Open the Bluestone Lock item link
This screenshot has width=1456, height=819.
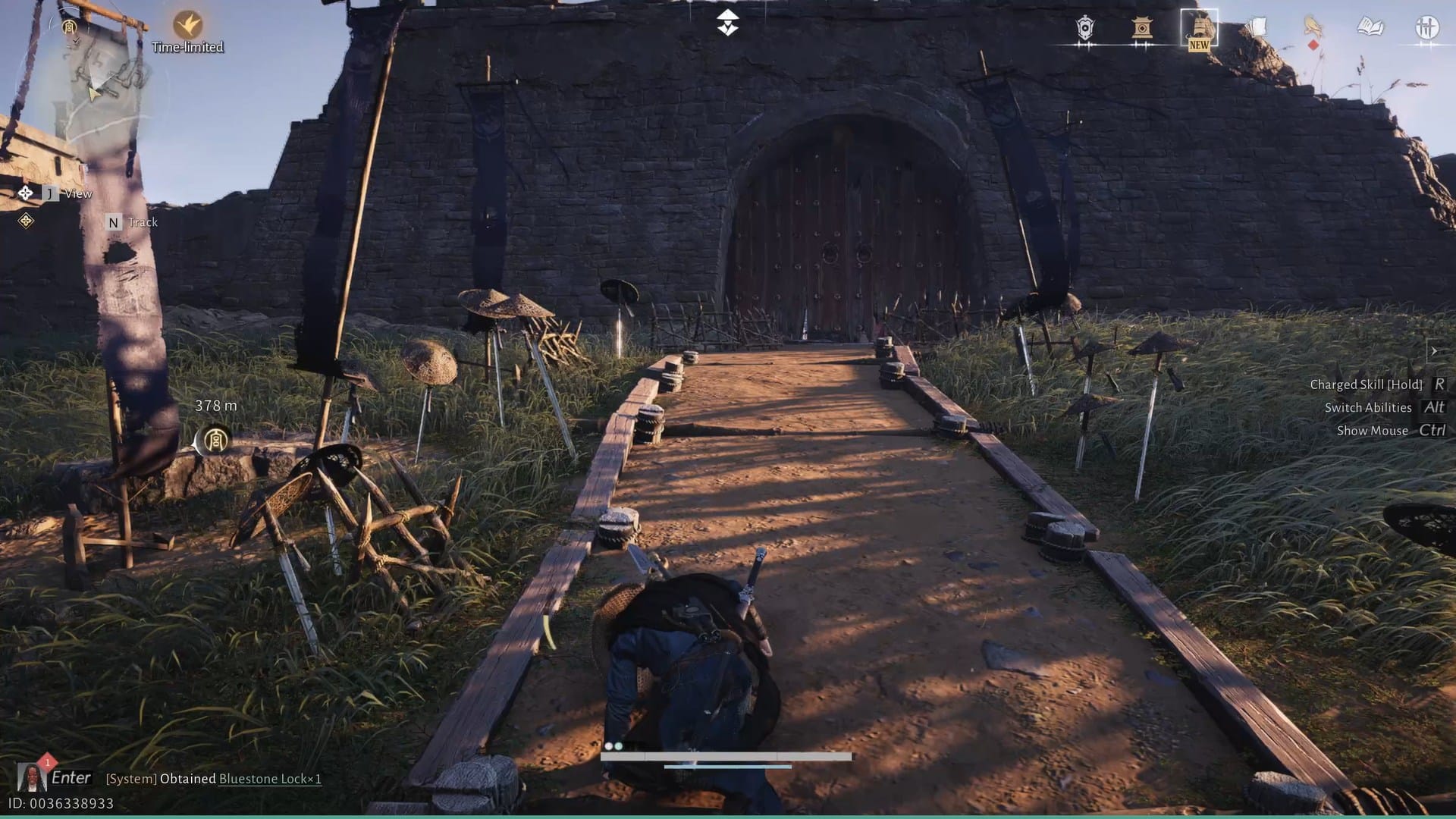click(269, 779)
